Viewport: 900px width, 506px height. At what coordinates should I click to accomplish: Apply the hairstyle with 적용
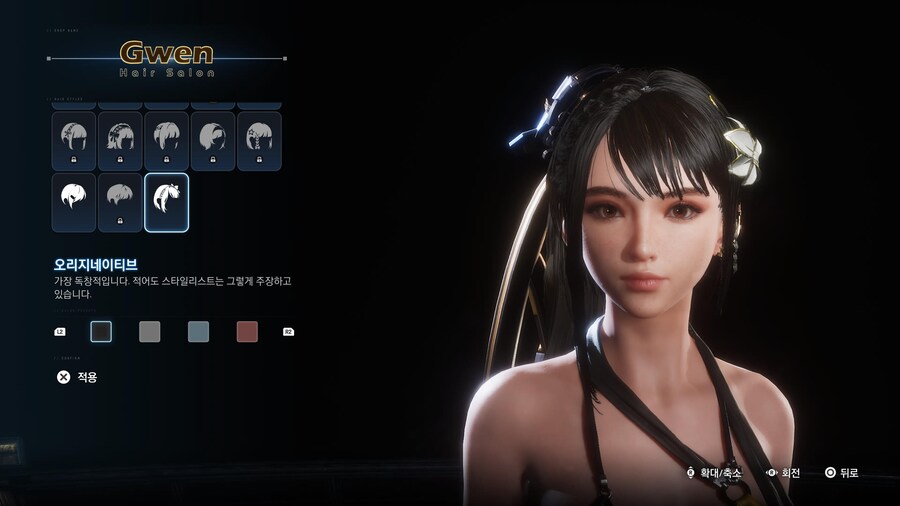(78, 377)
